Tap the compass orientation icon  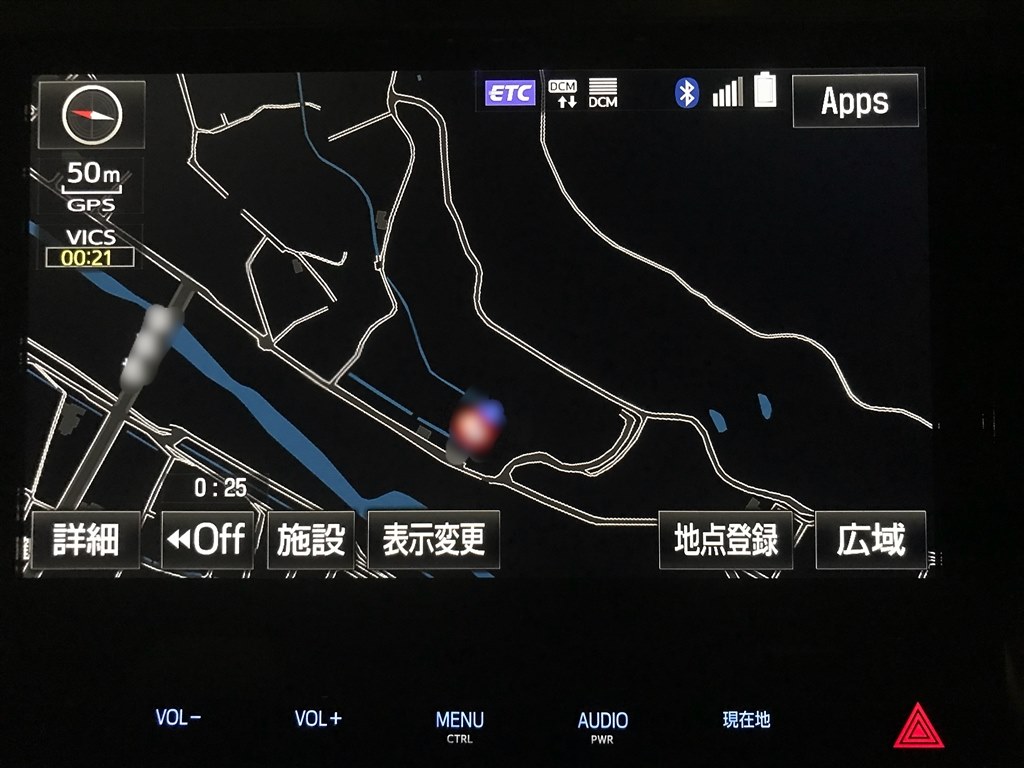pyautogui.click(x=91, y=115)
